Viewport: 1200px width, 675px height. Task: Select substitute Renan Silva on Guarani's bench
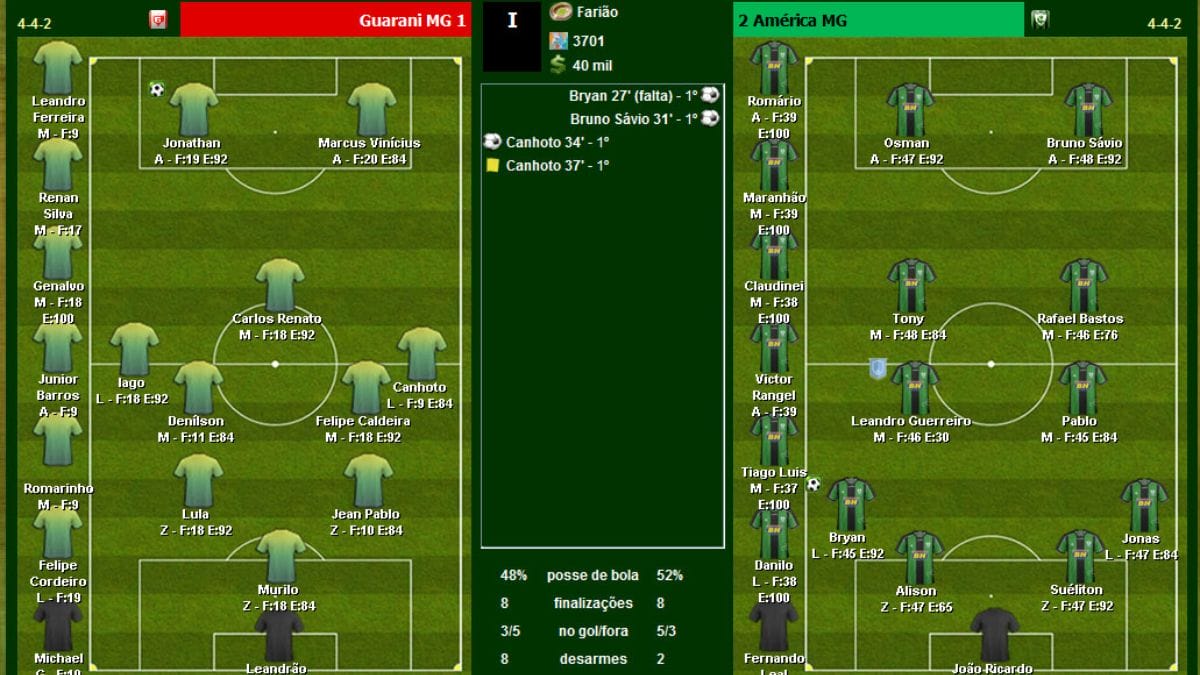[57, 163]
